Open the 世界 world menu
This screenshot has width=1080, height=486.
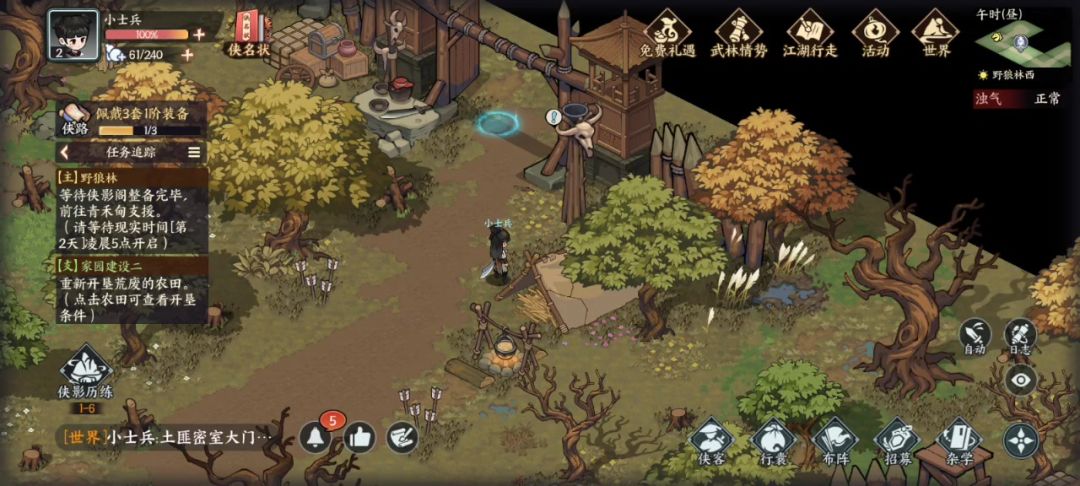pyautogui.click(x=936, y=34)
